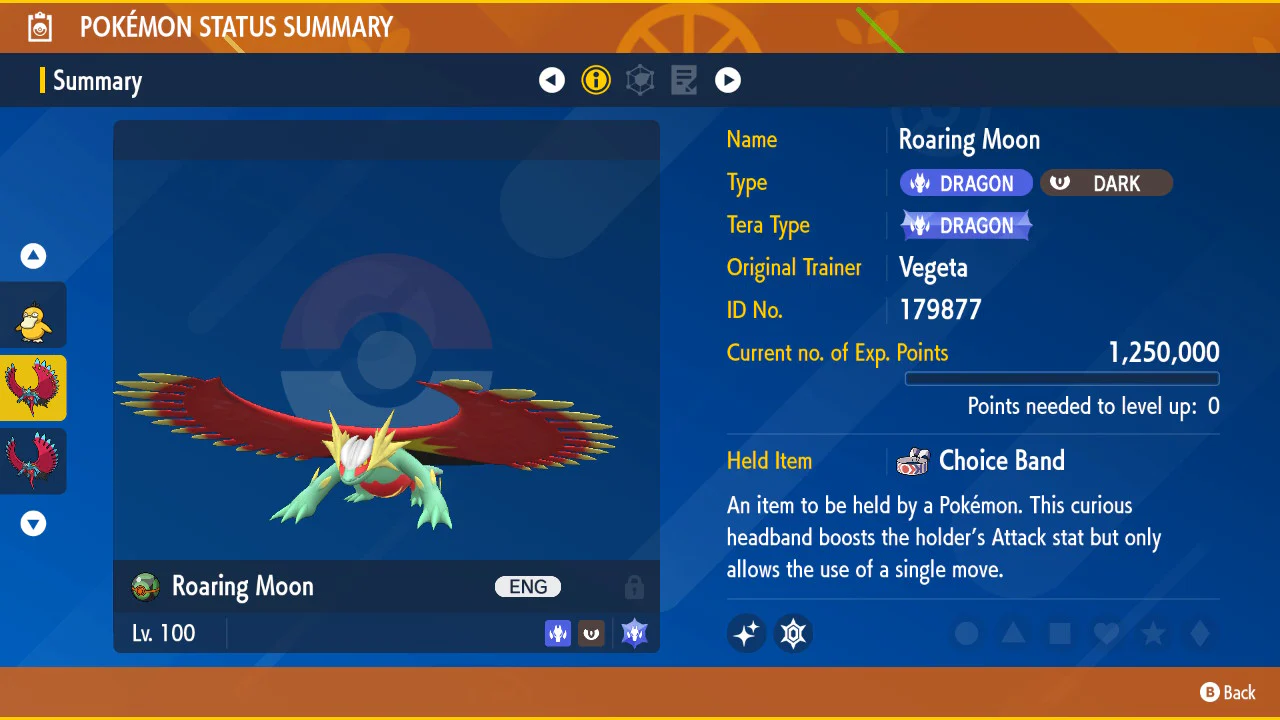Click the Back button

click(x=1228, y=692)
